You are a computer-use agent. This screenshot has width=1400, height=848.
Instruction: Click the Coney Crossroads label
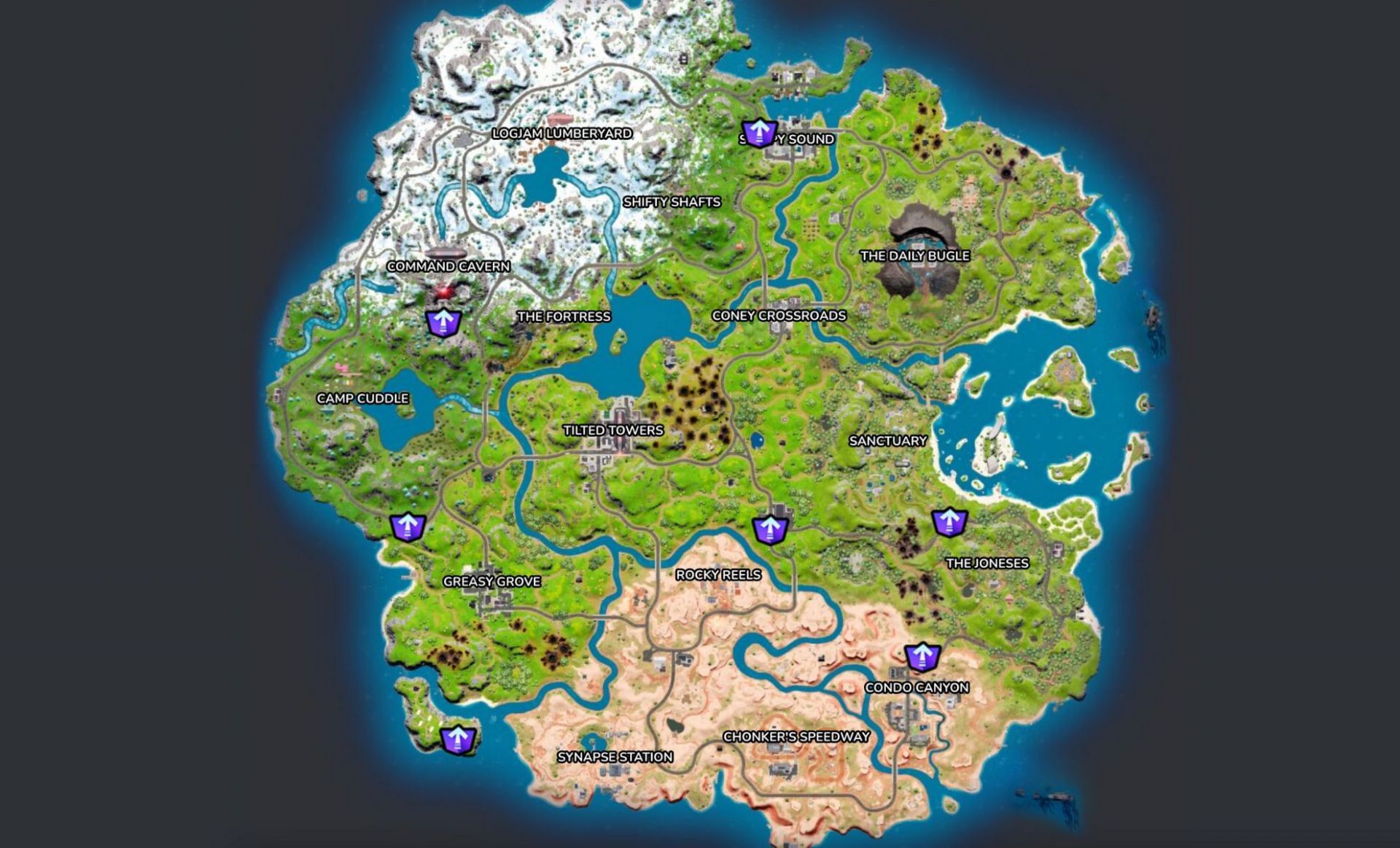point(779,316)
